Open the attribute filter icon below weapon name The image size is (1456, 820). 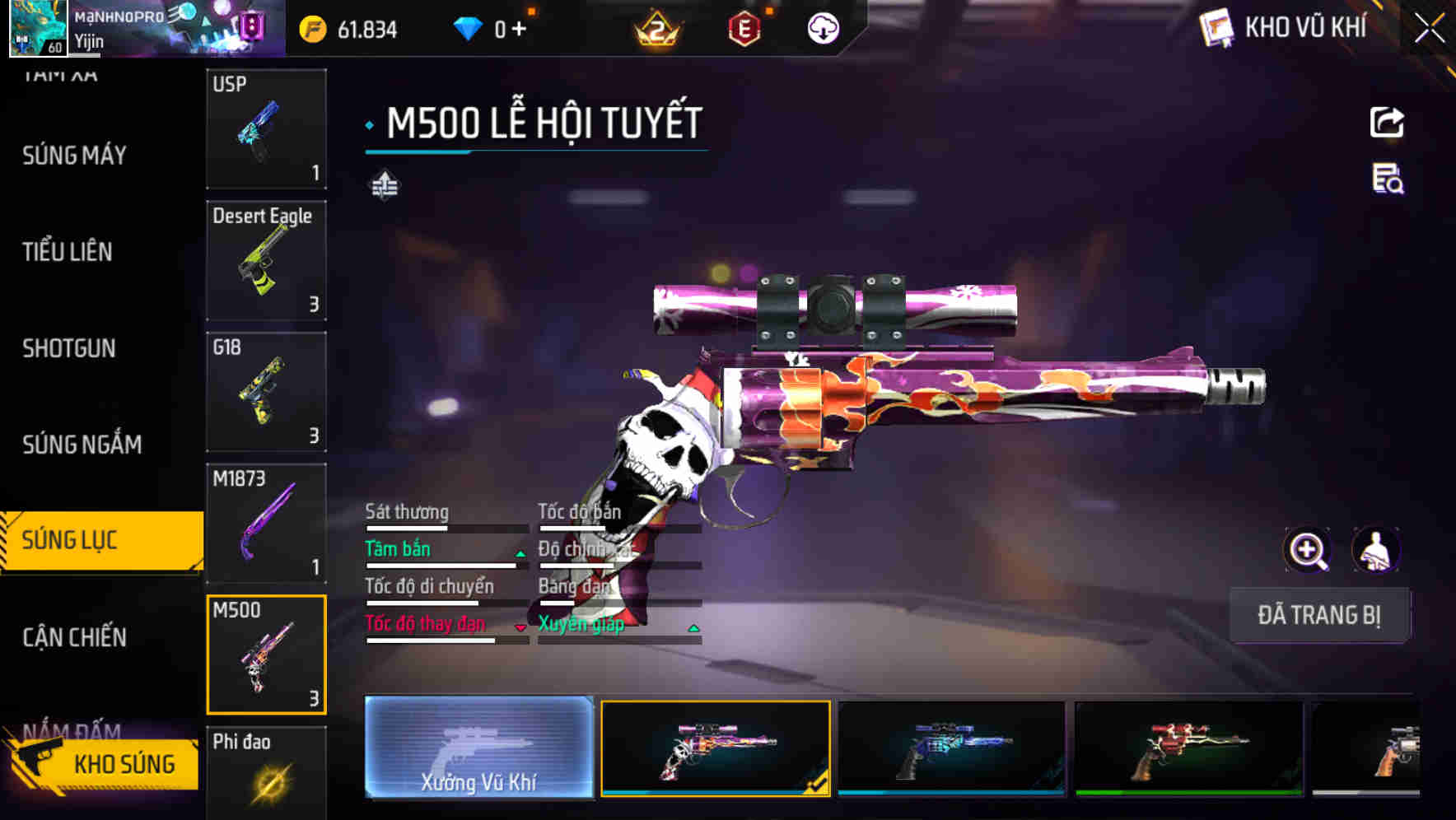tap(384, 185)
